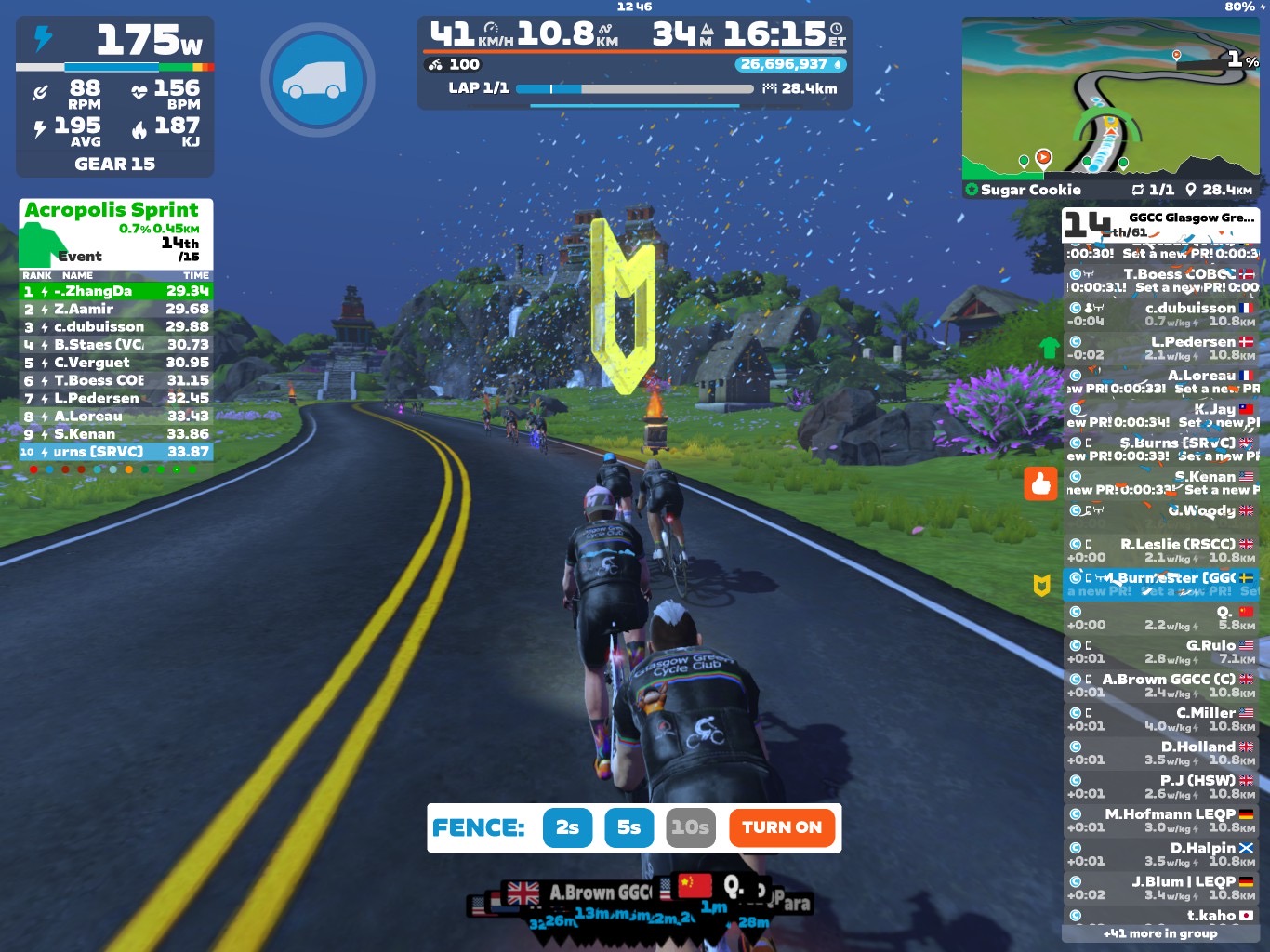Pick C.Miller from the riders list

(x=1160, y=719)
